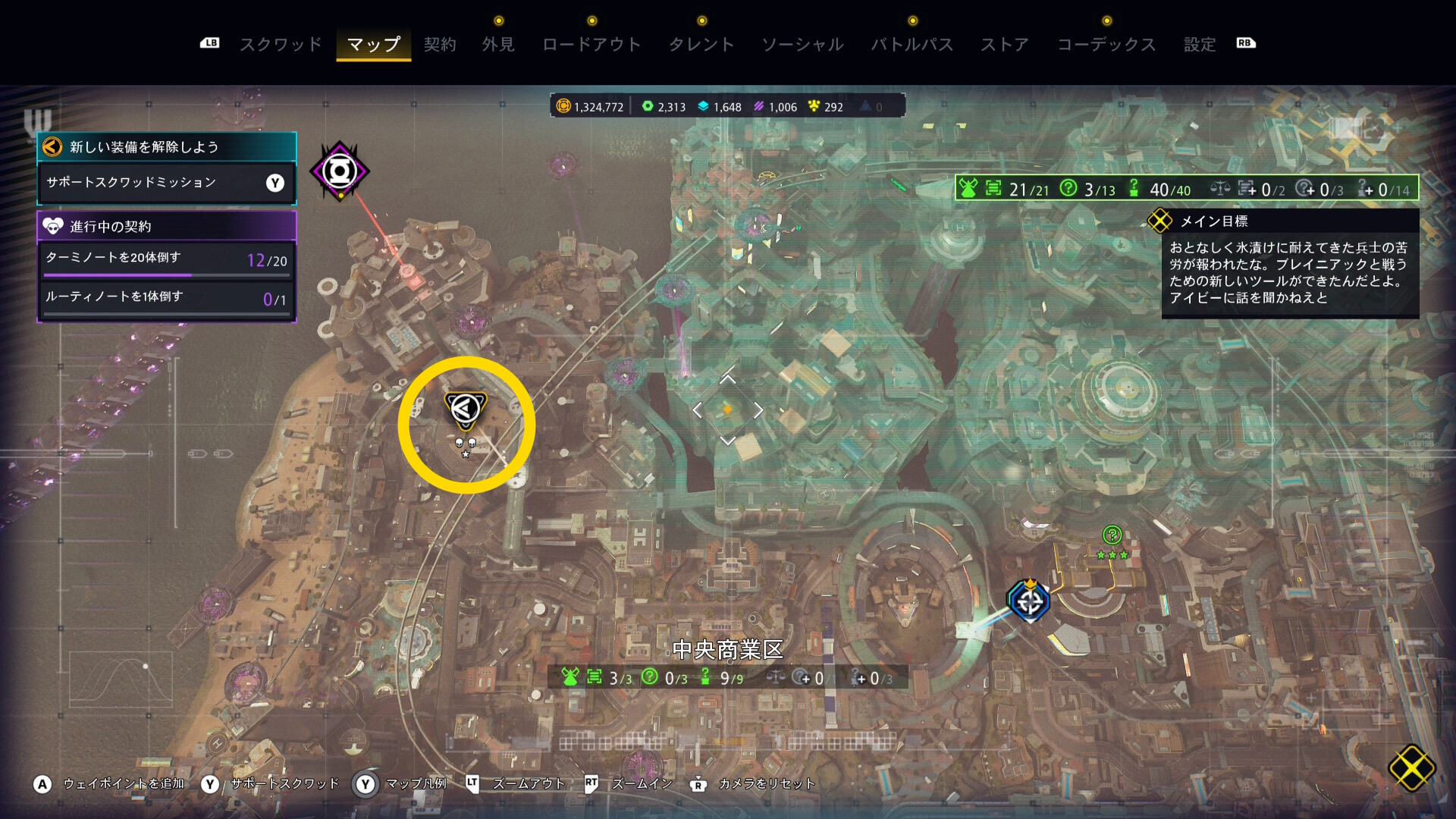This screenshot has height=819, width=1456.
Task: Open the ソーシャル tab
Action: 802,45
